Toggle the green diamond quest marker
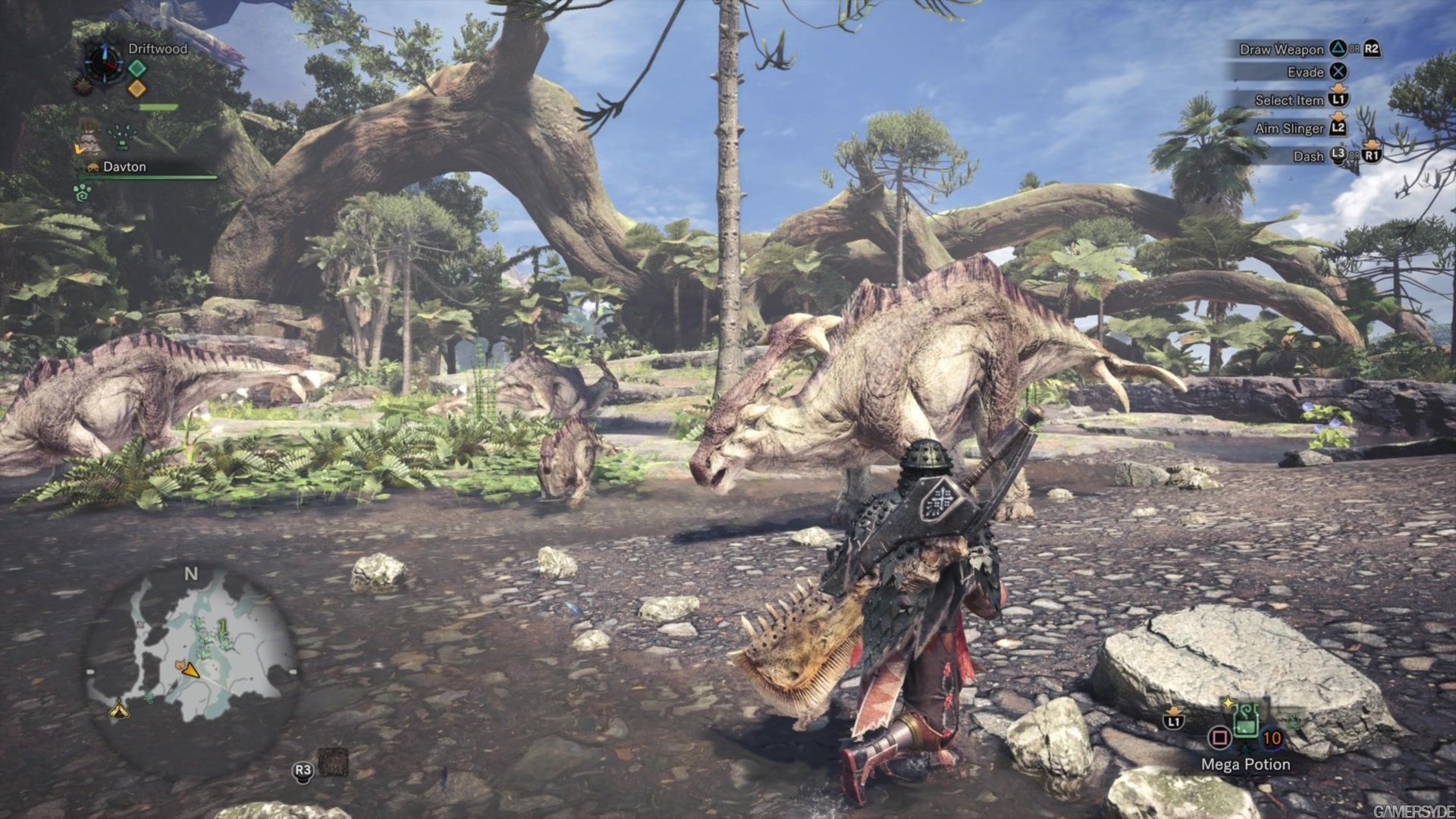 tap(136, 69)
